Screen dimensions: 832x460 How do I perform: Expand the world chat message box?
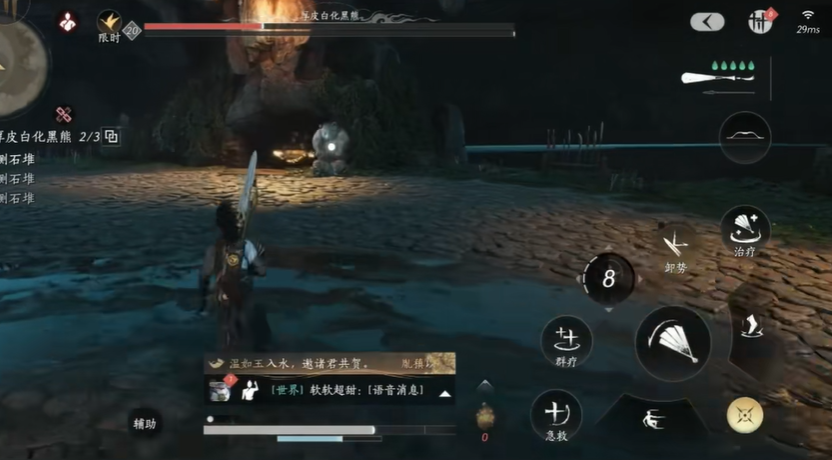tap(444, 394)
